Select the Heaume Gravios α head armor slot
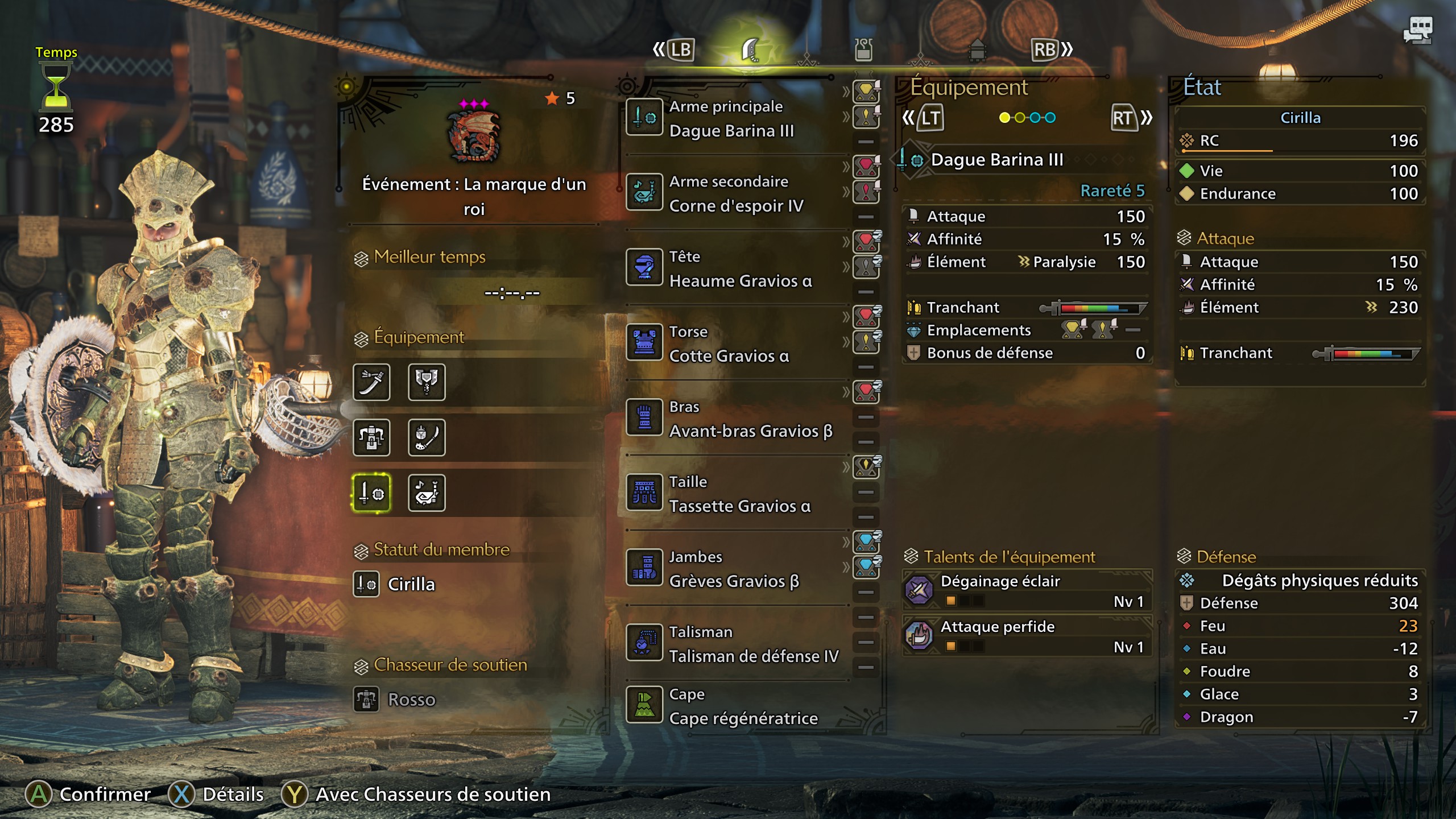Screen dimensions: 1456x819 [734, 268]
